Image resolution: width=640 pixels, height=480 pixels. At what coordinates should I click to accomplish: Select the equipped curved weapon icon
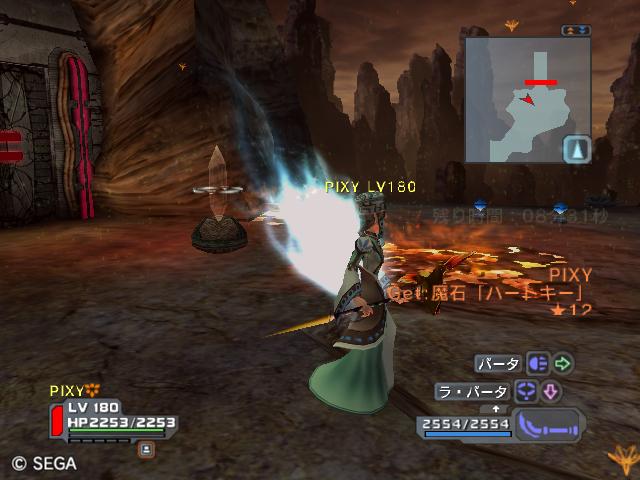pos(548,424)
